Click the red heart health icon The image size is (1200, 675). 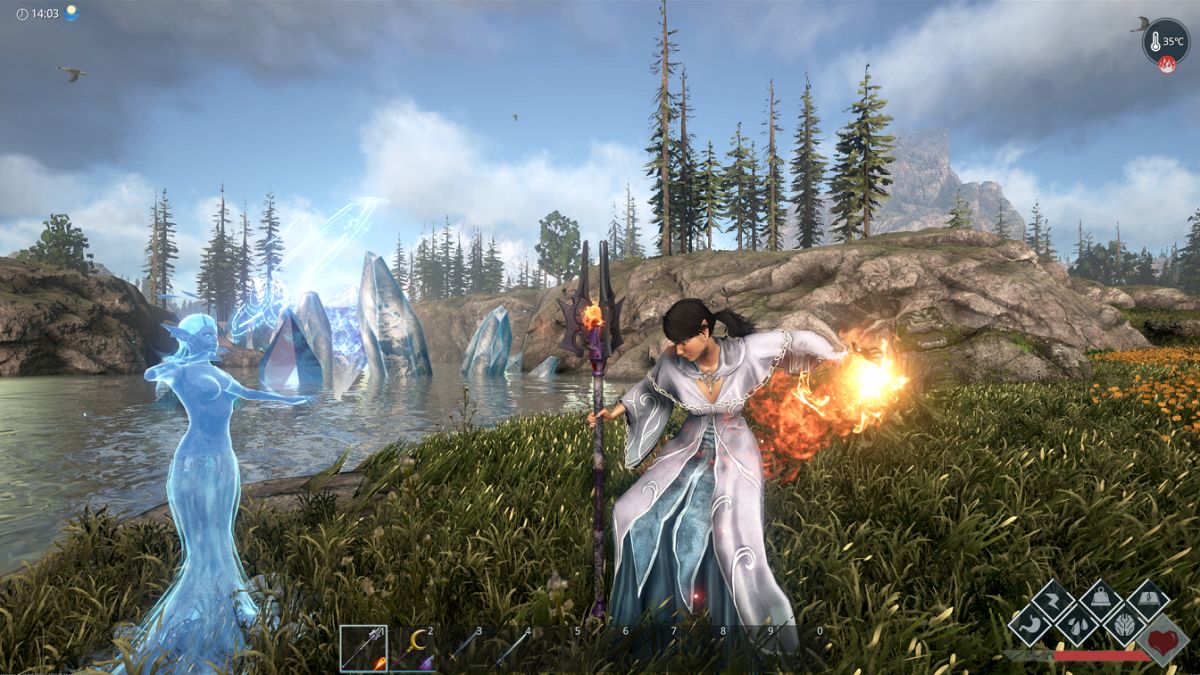tap(1162, 639)
